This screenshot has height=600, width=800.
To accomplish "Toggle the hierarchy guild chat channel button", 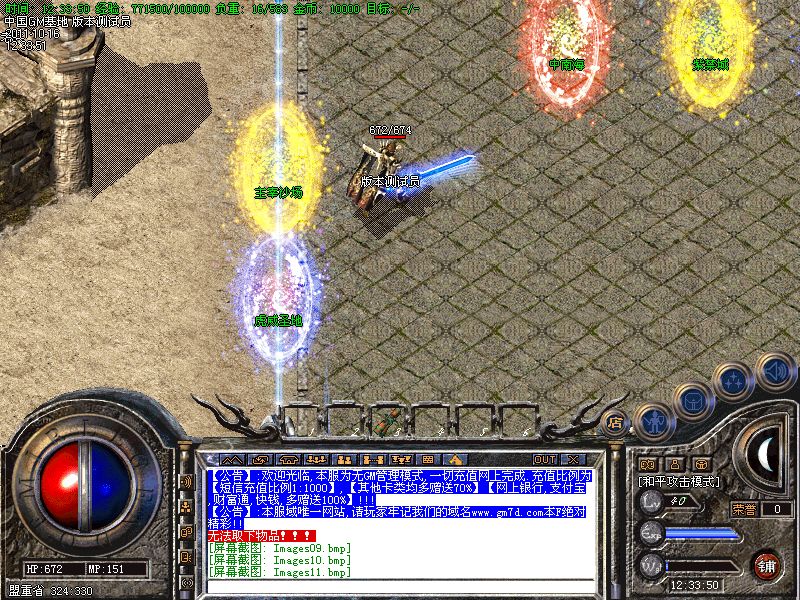I will 186,507.
